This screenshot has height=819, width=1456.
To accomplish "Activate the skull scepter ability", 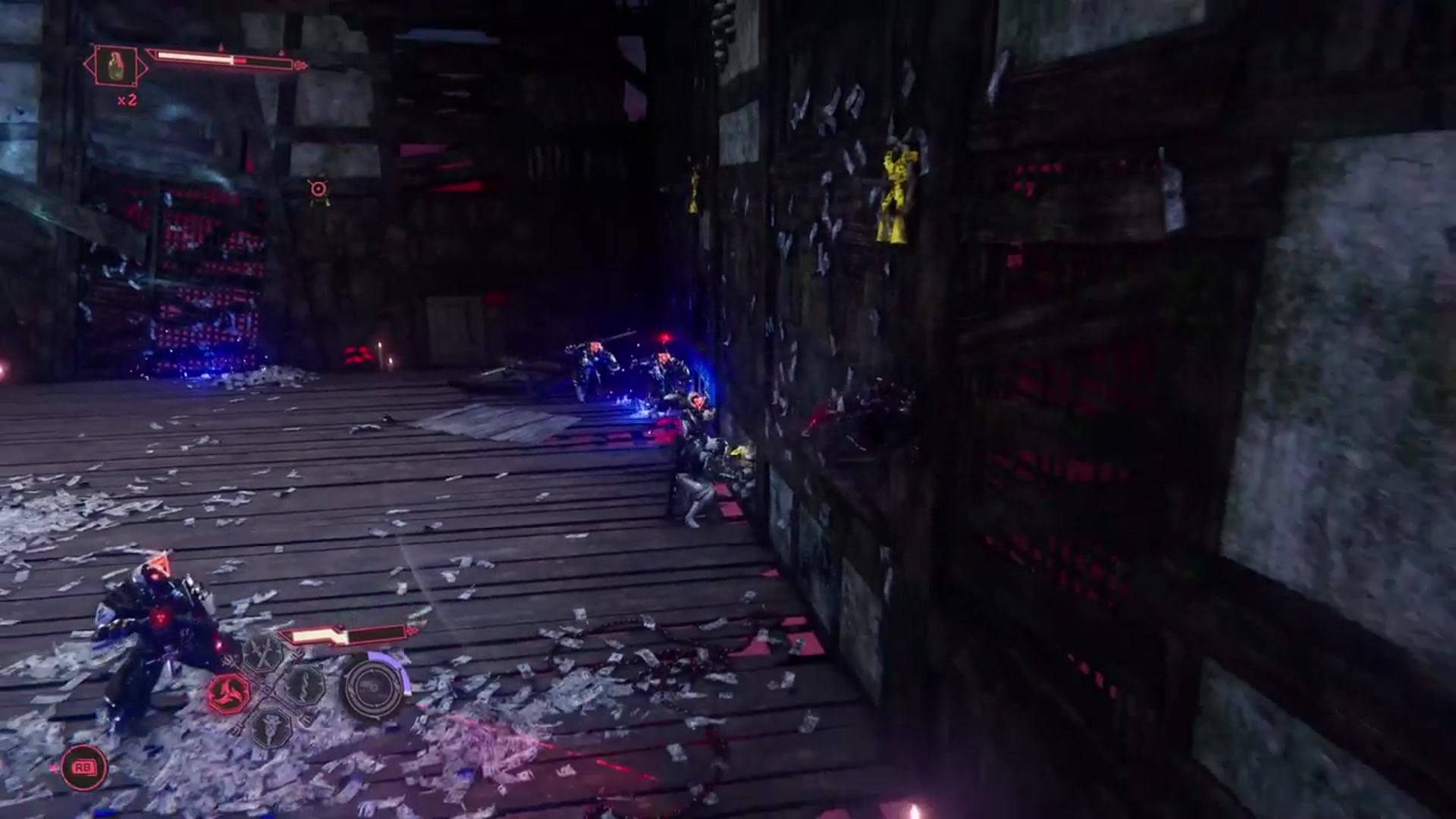I will 271,726.
